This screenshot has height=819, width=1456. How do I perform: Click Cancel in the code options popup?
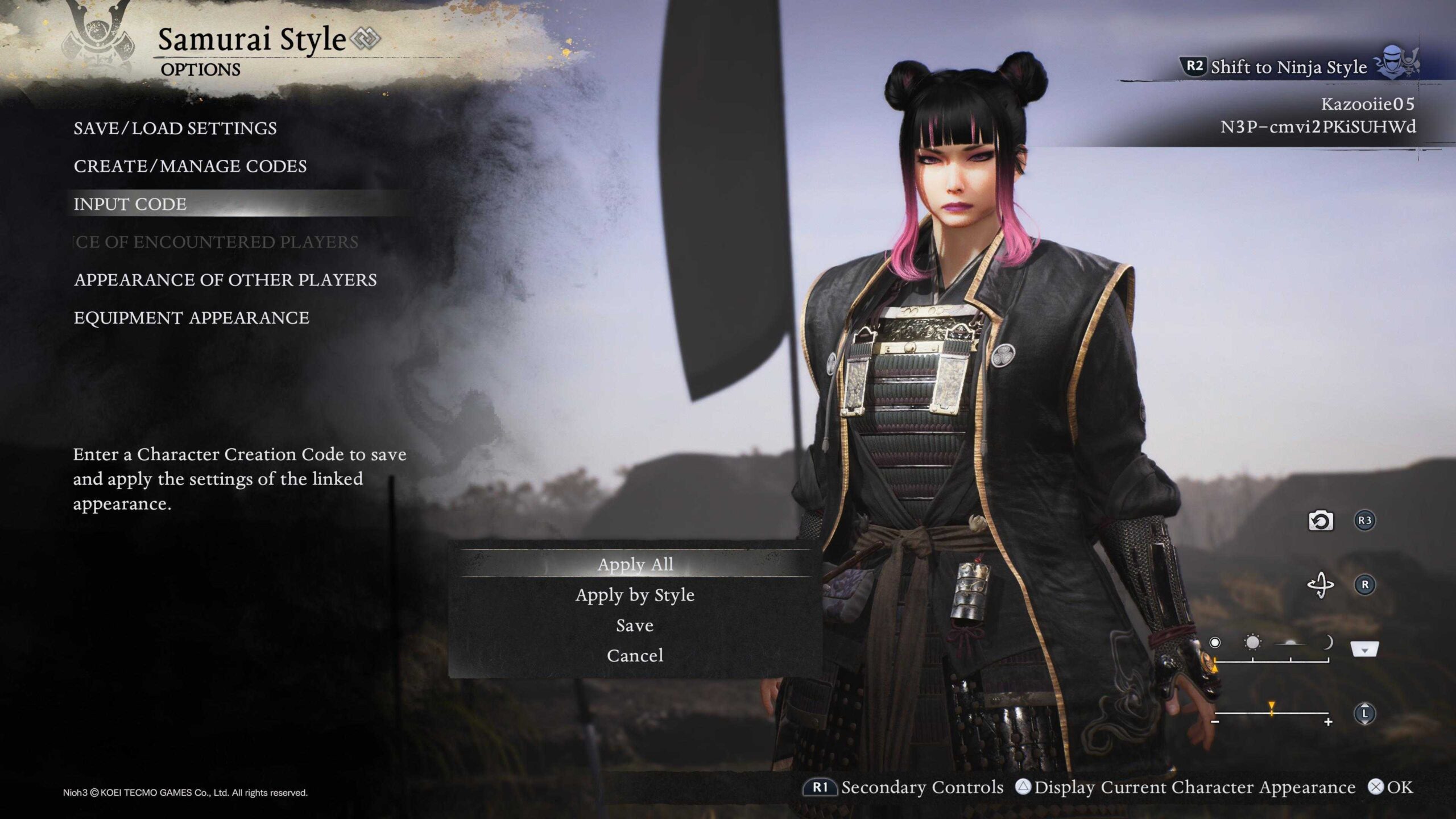635,655
